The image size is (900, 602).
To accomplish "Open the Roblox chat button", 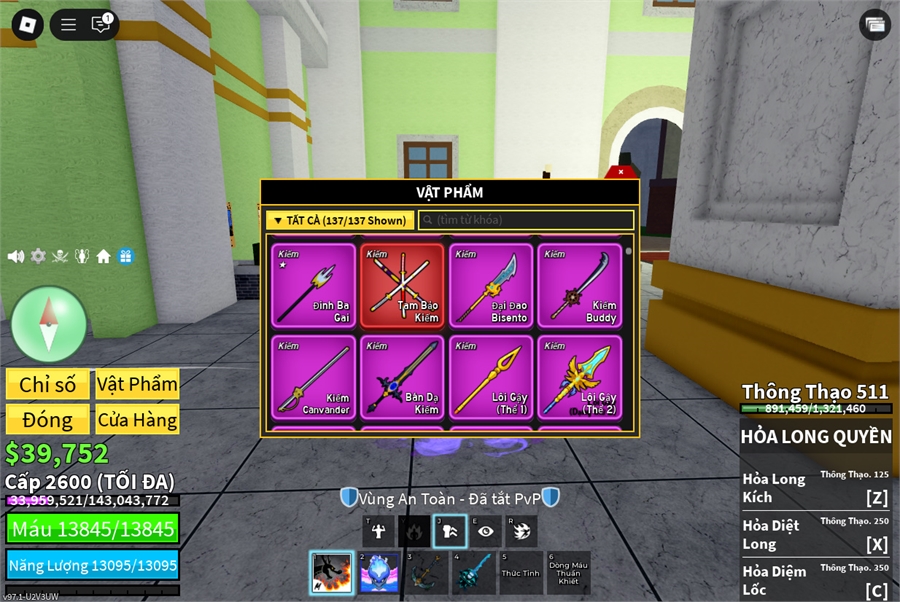I will click(101, 24).
